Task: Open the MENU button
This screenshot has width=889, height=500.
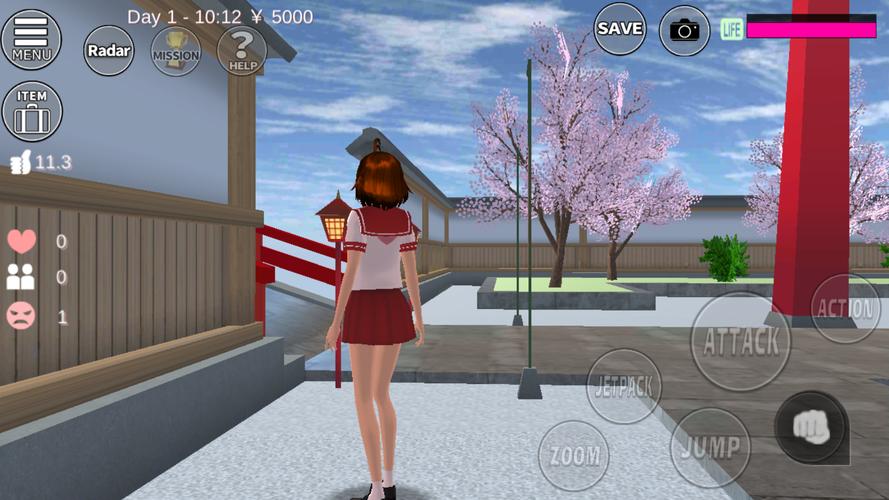Action: tap(31, 38)
